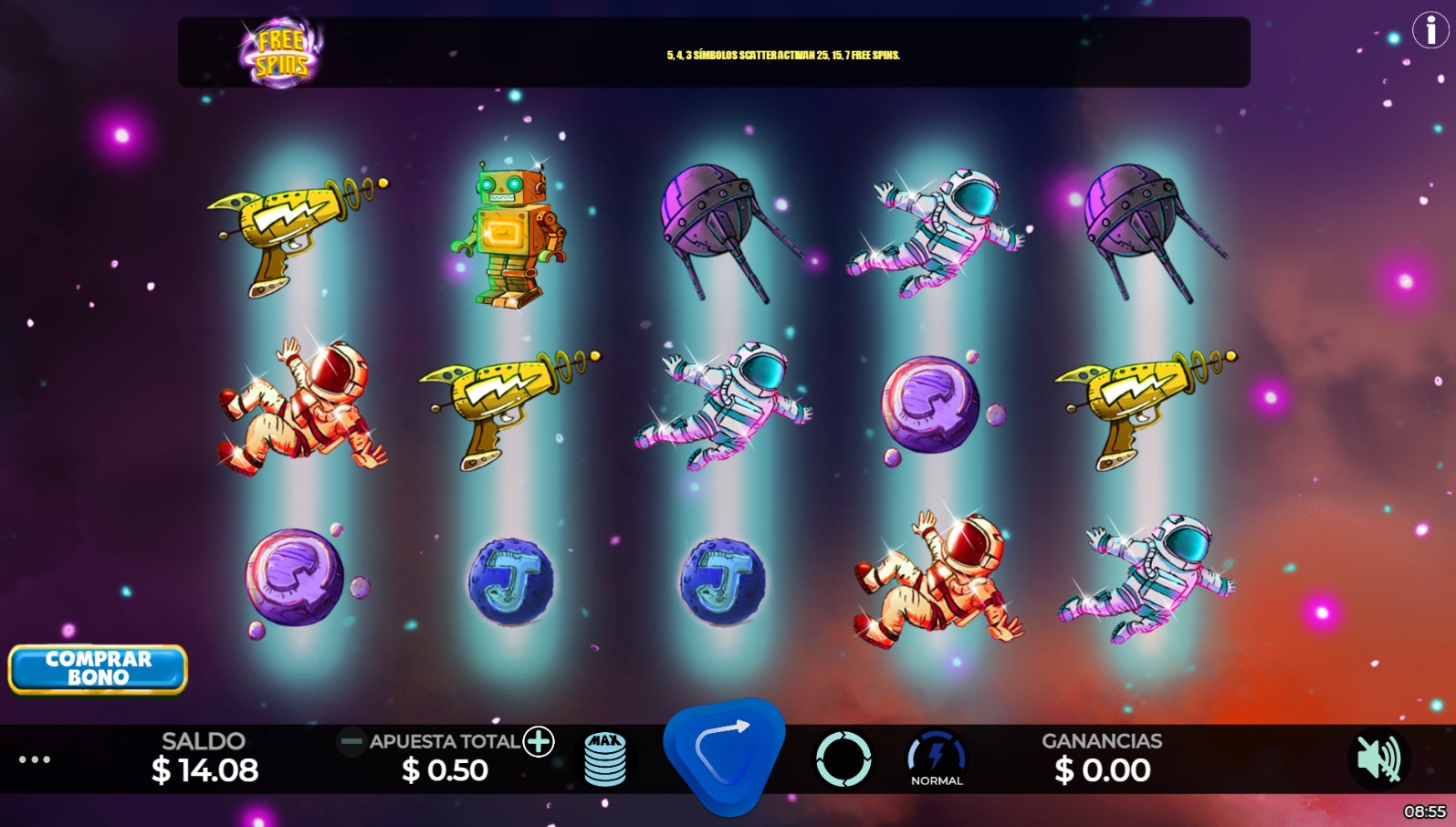
Task: Decrease the total bet with minus button
Action: (351, 741)
